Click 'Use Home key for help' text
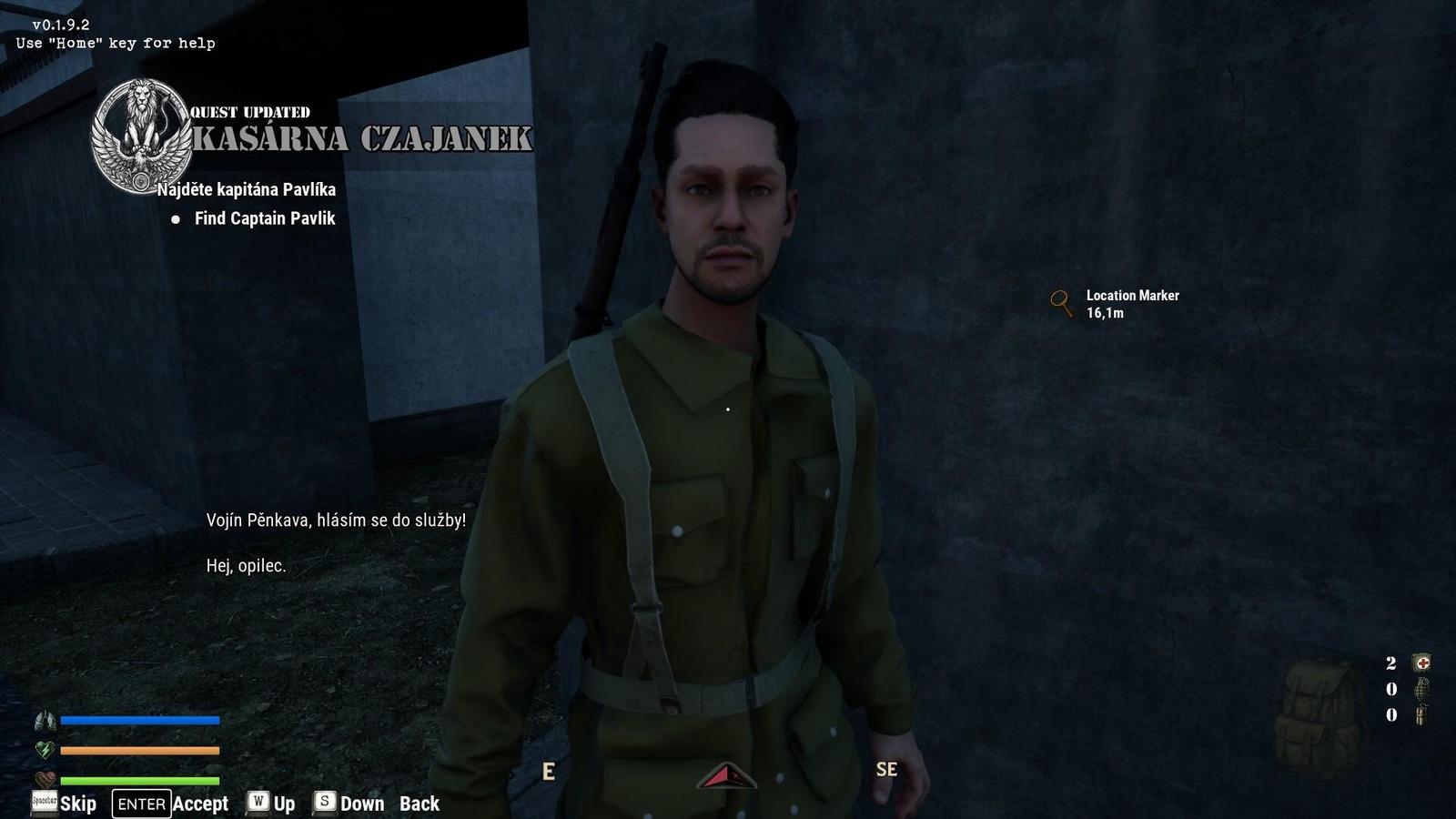This screenshot has width=1456, height=819. click(115, 43)
